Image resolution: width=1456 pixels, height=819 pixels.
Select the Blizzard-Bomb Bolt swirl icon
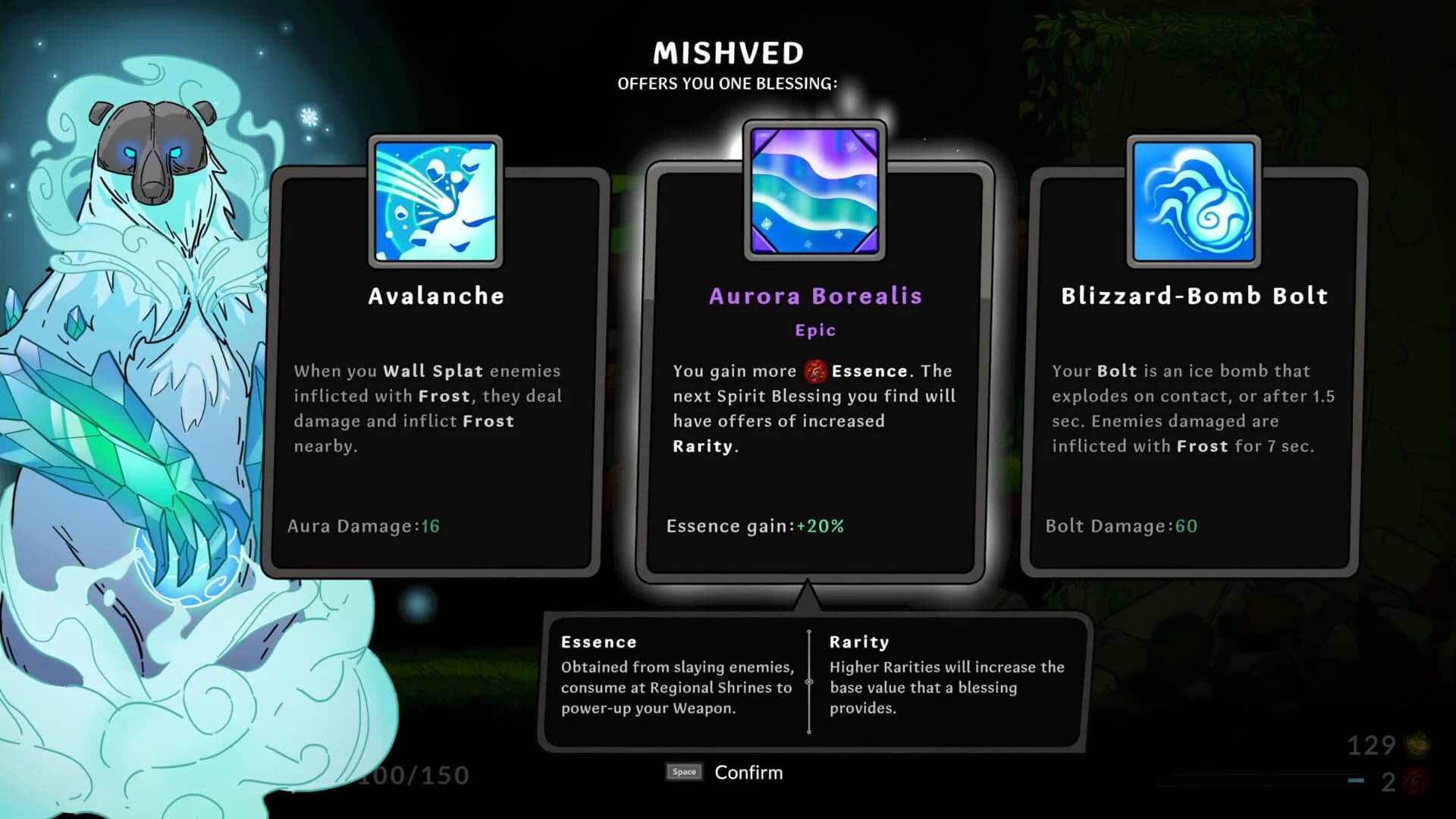click(x=1193, y=199)
